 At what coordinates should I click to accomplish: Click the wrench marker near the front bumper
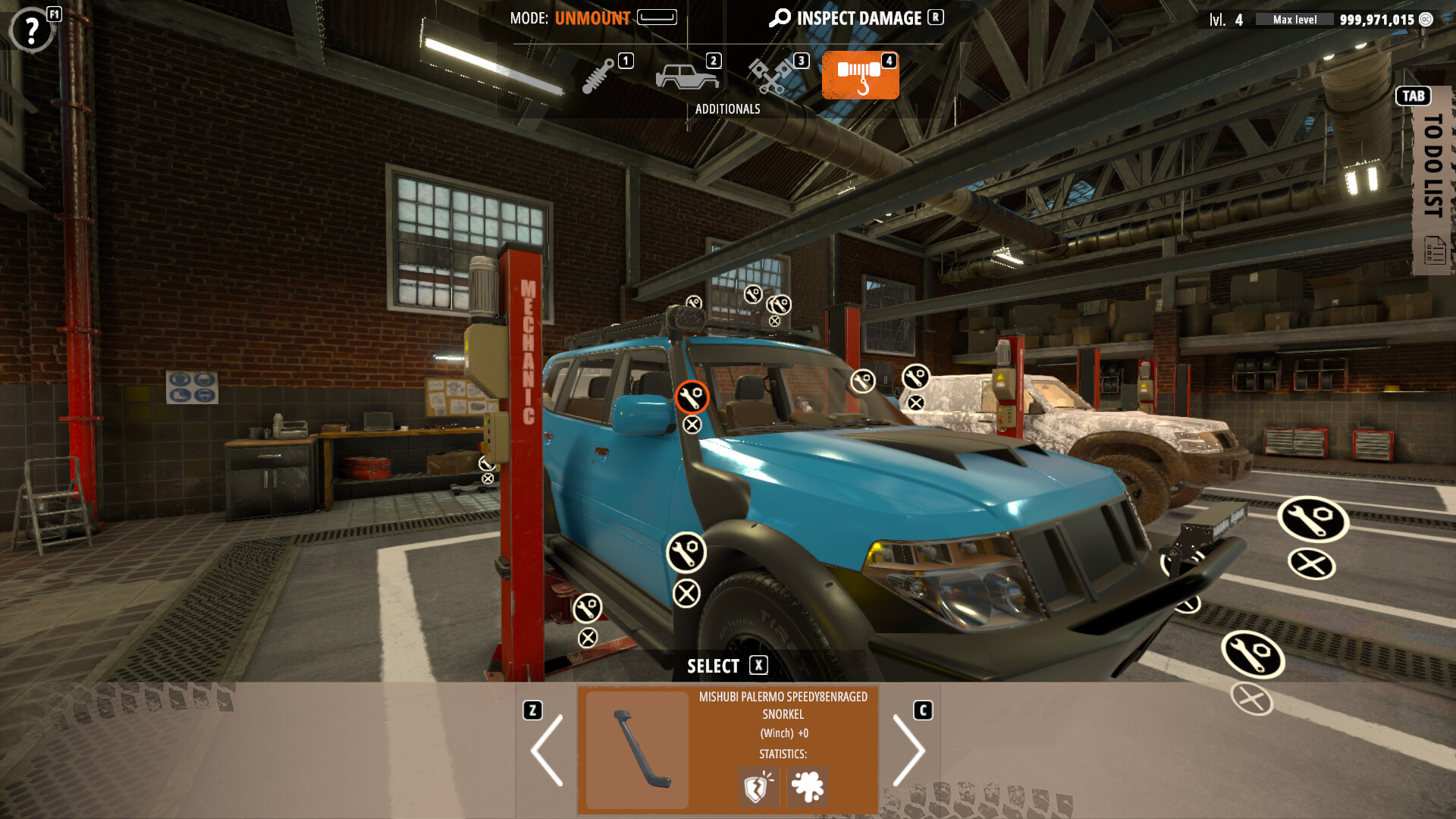pos(1316,519)
